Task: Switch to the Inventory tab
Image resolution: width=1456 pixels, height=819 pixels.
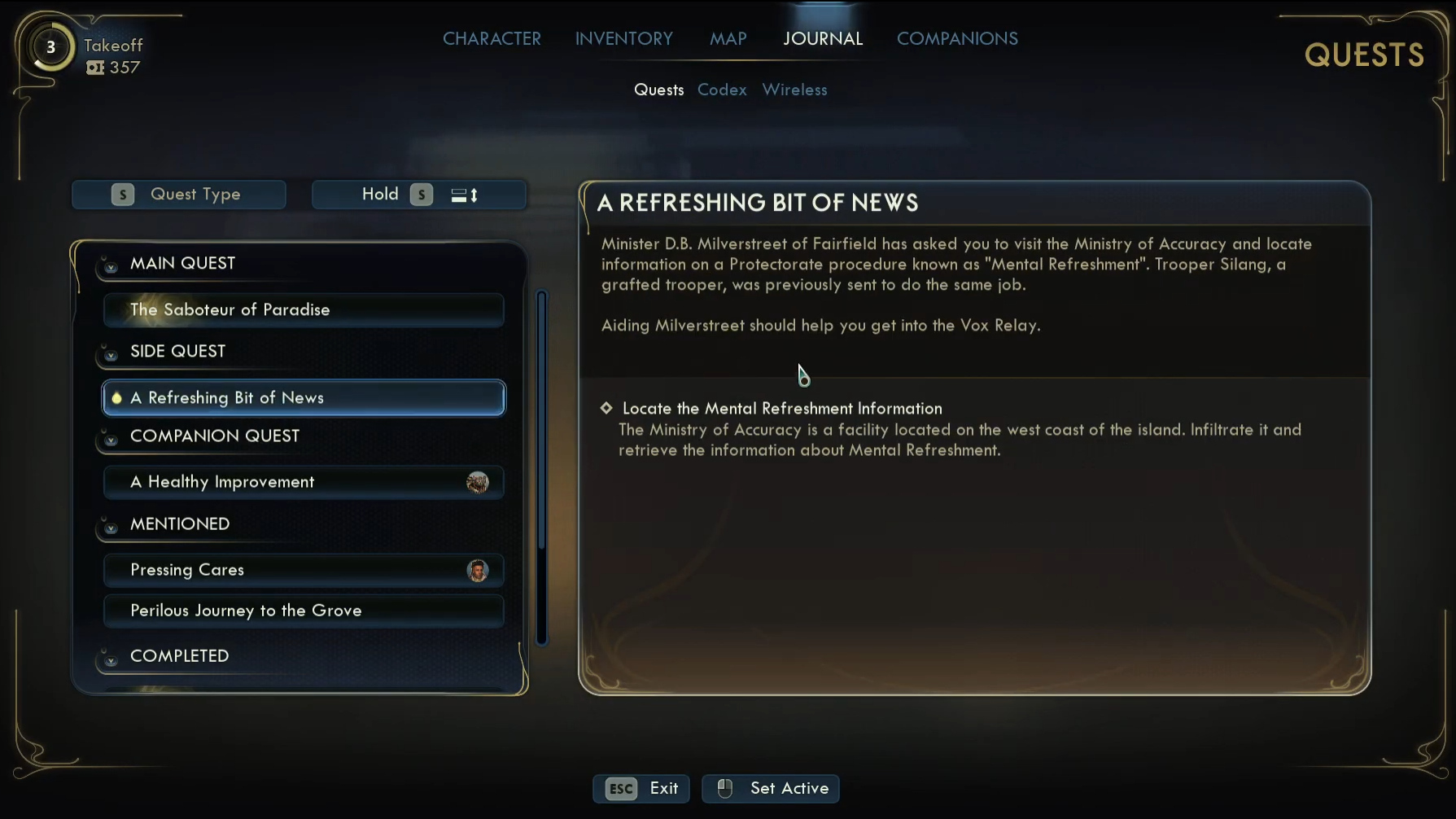Action: 623,38
